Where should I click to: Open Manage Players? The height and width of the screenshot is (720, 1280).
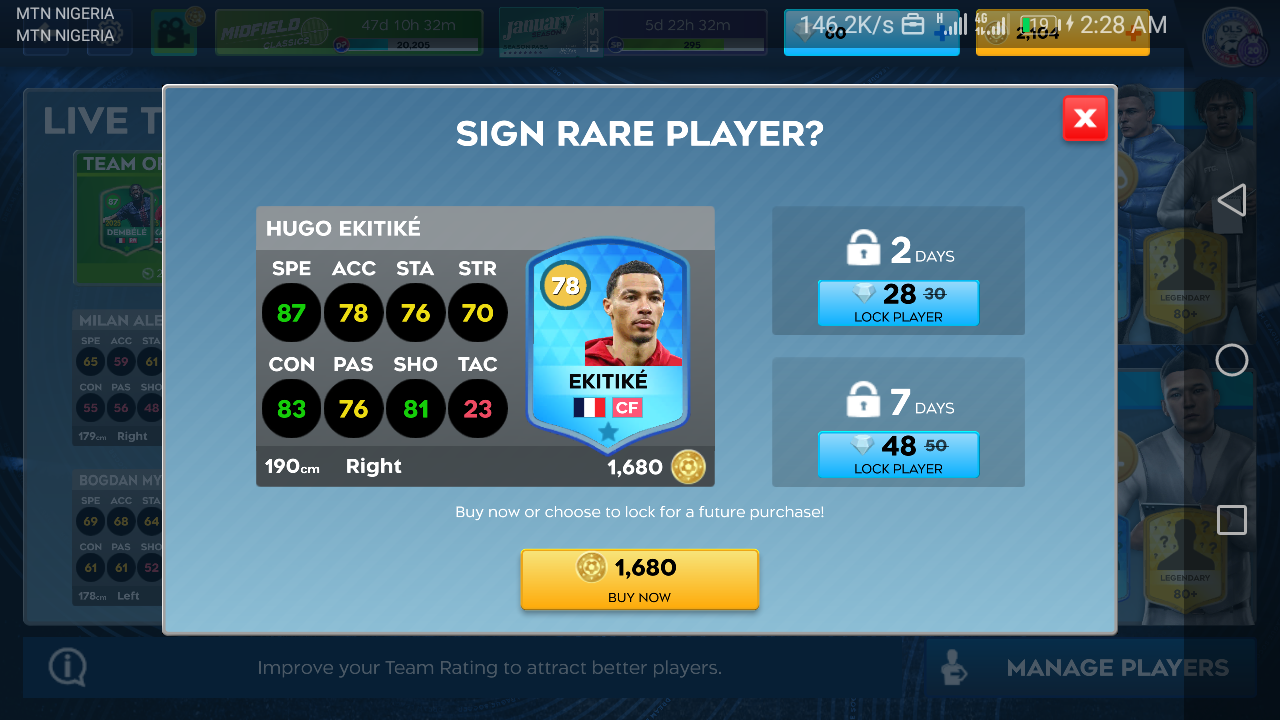pyautogui.click(x=1091, y=668)
